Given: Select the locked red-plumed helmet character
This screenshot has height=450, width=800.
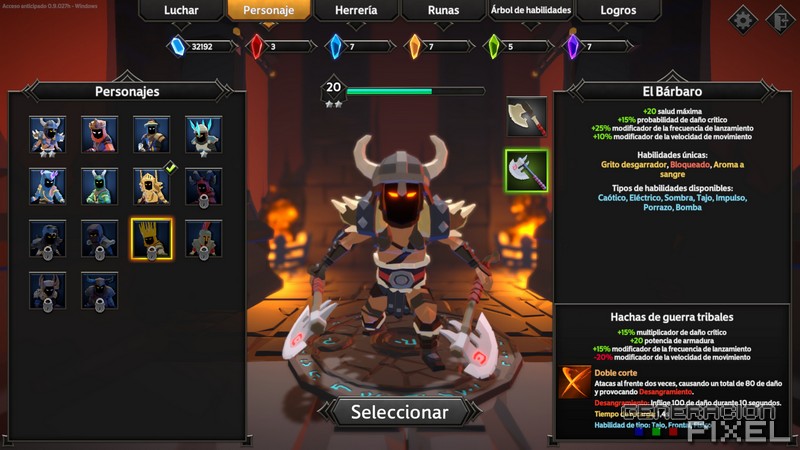Looking at the screenshot, I should pyautogui.click(x=203, y=238).
